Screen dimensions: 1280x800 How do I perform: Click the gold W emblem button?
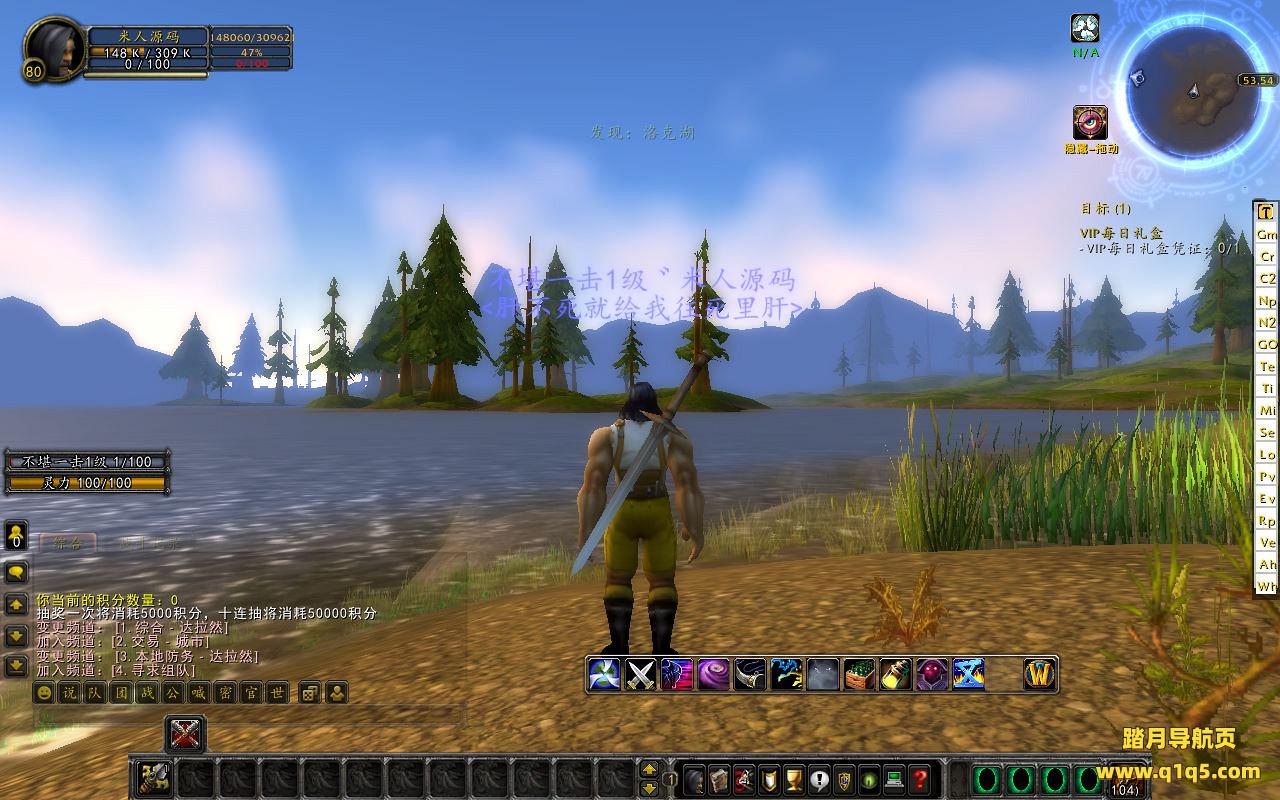[1040, 675]
